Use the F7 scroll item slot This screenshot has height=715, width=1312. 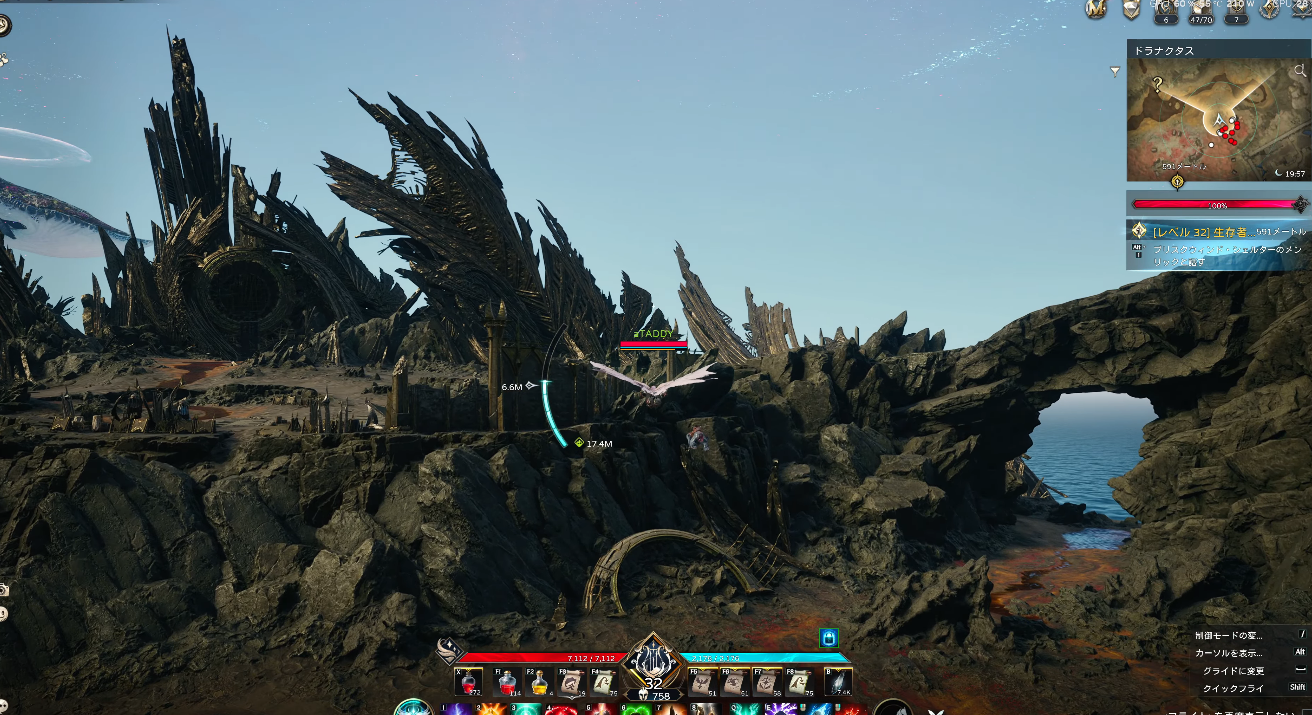[x=767, y=682]
